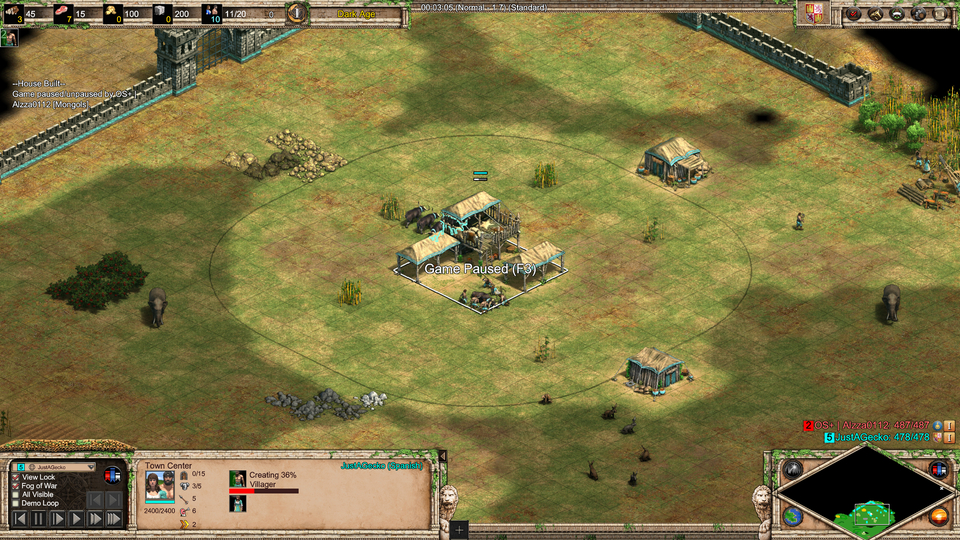Screen dimensions: 960x540
Task: Rewind the replay to the beginning
Action: pyautogui.click(x=19, y=519)
